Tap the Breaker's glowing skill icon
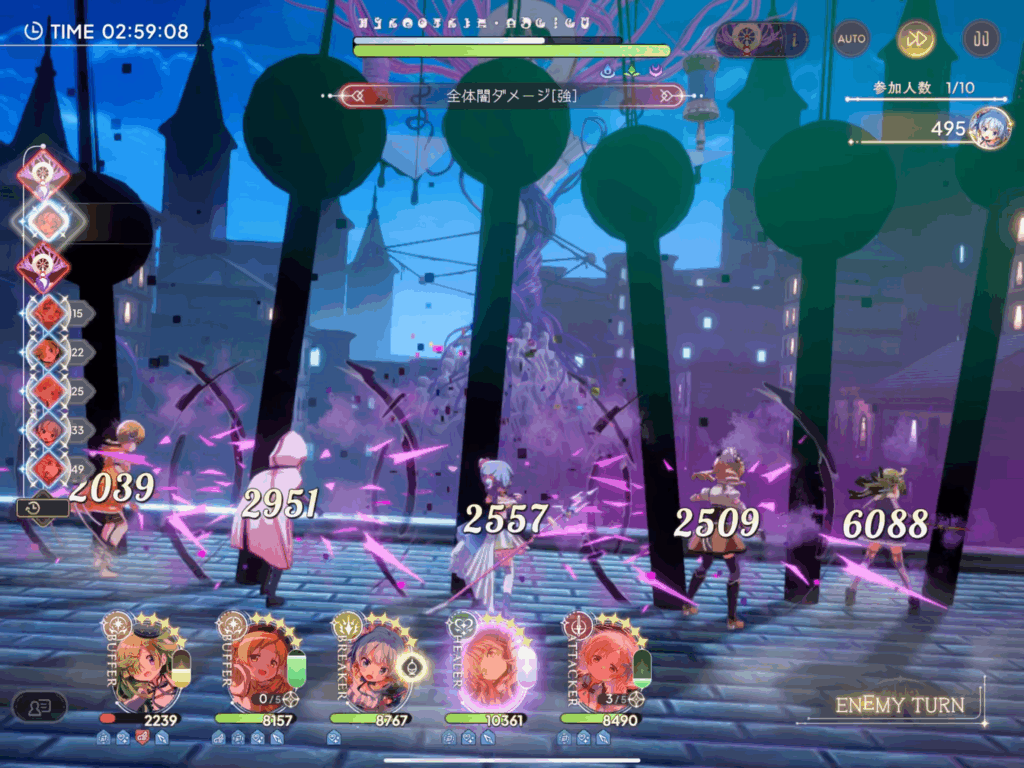1024x768 pixels. (412, 665)
